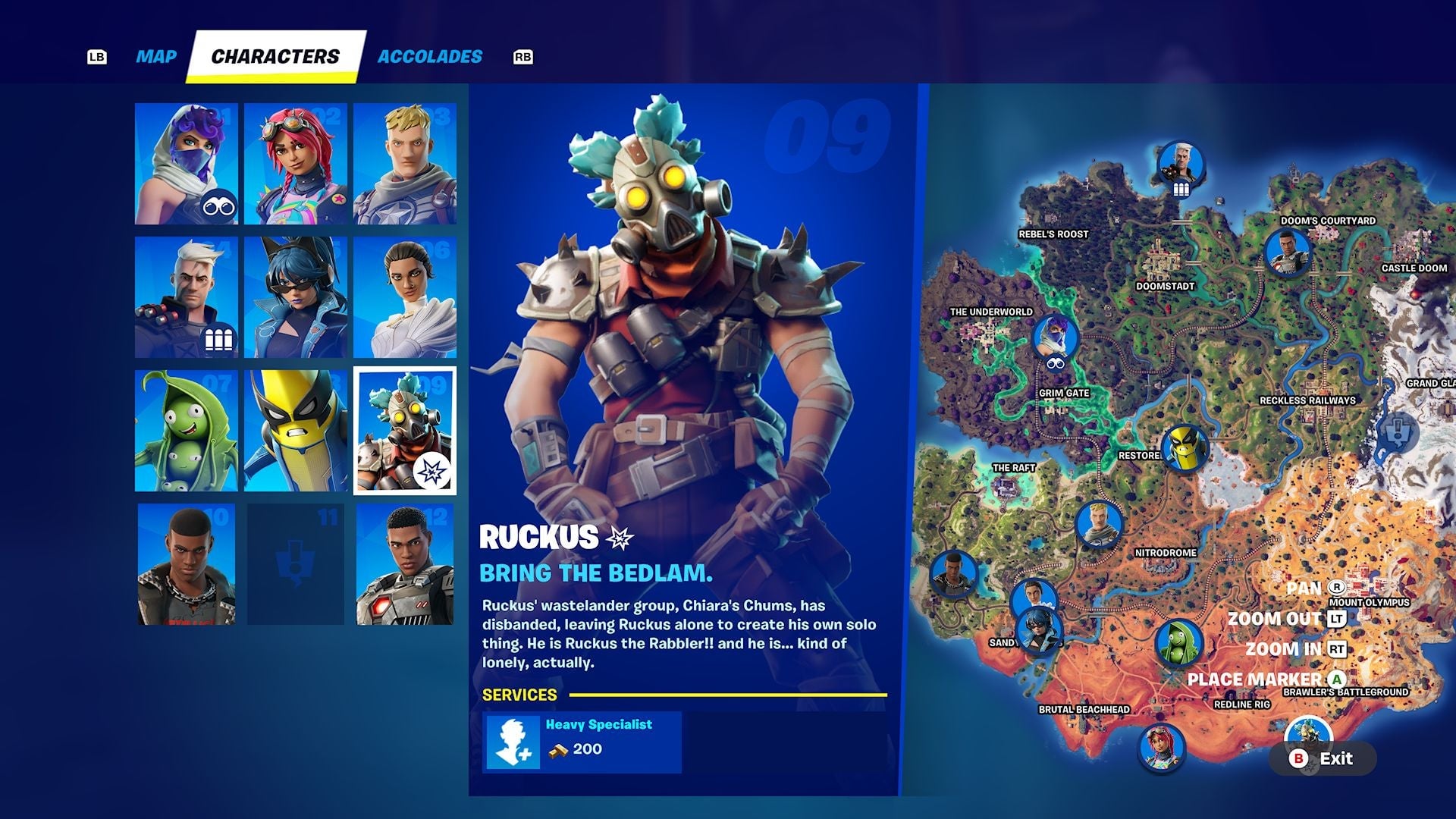Click the Pan R stick icon
The height and width of the screenshot is (819, 1456).
[x=1337, y=588]
